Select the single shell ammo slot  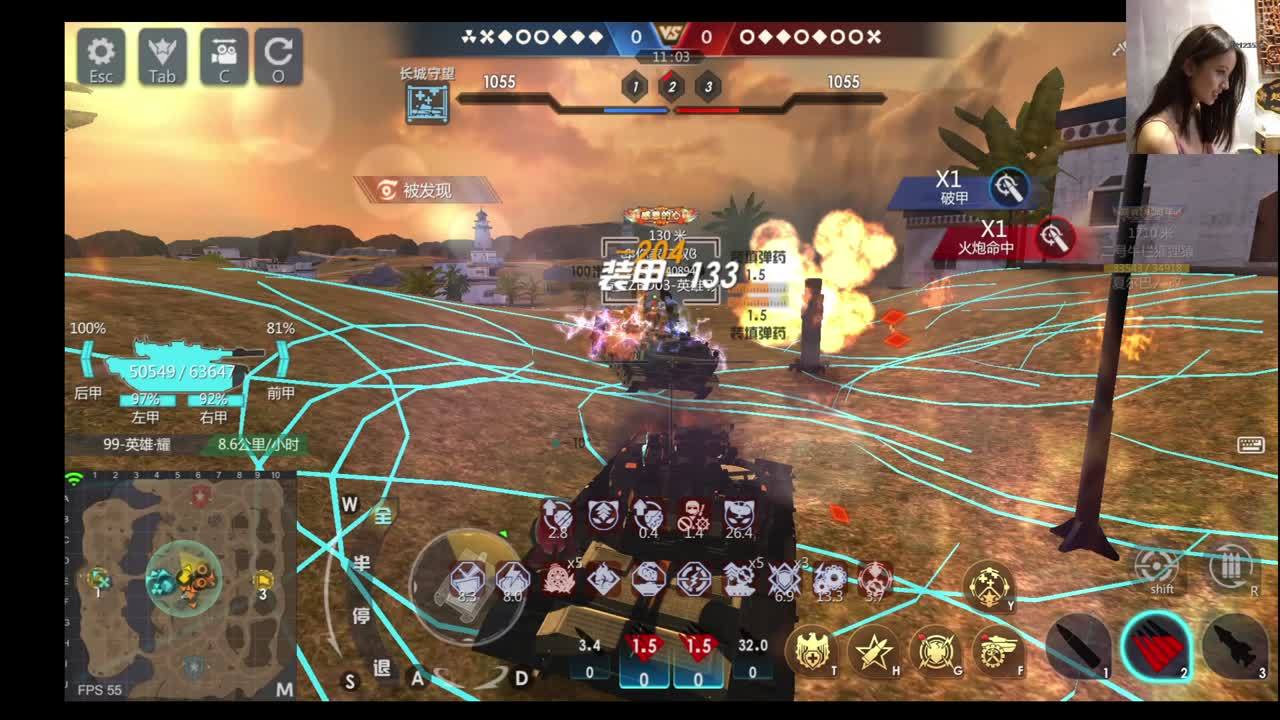point(1077,646)
